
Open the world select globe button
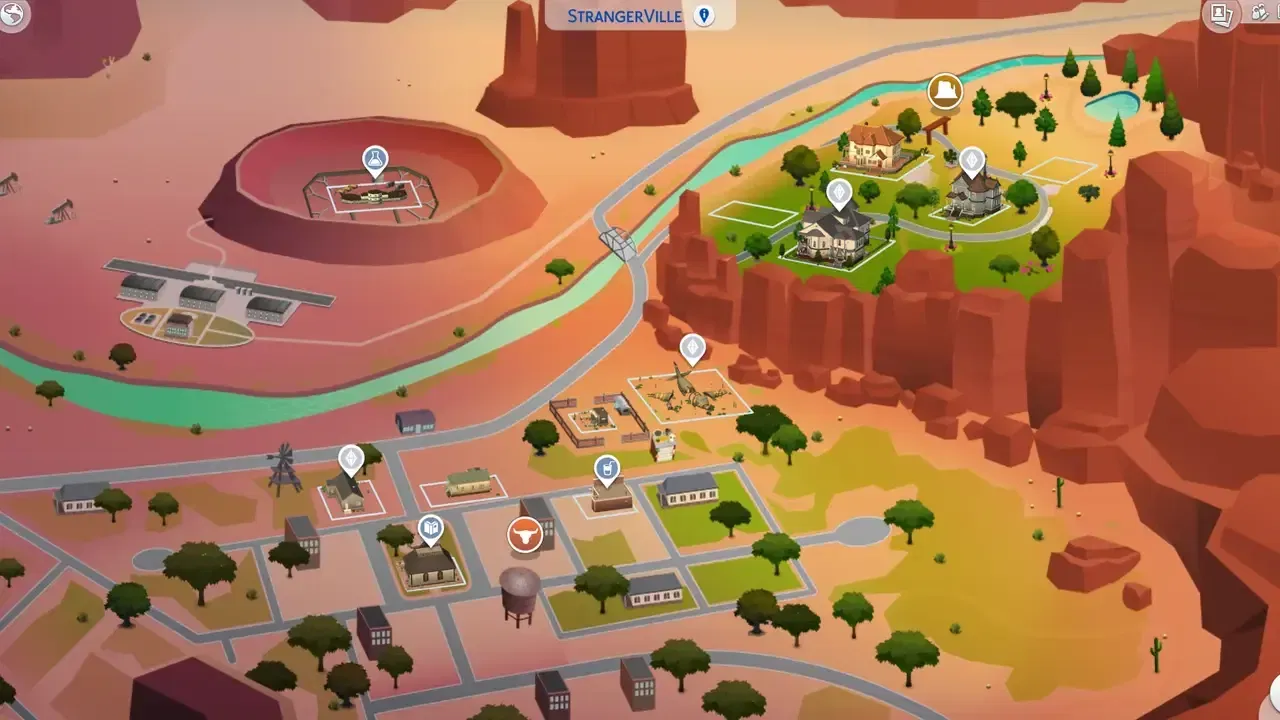pos(12,12)
